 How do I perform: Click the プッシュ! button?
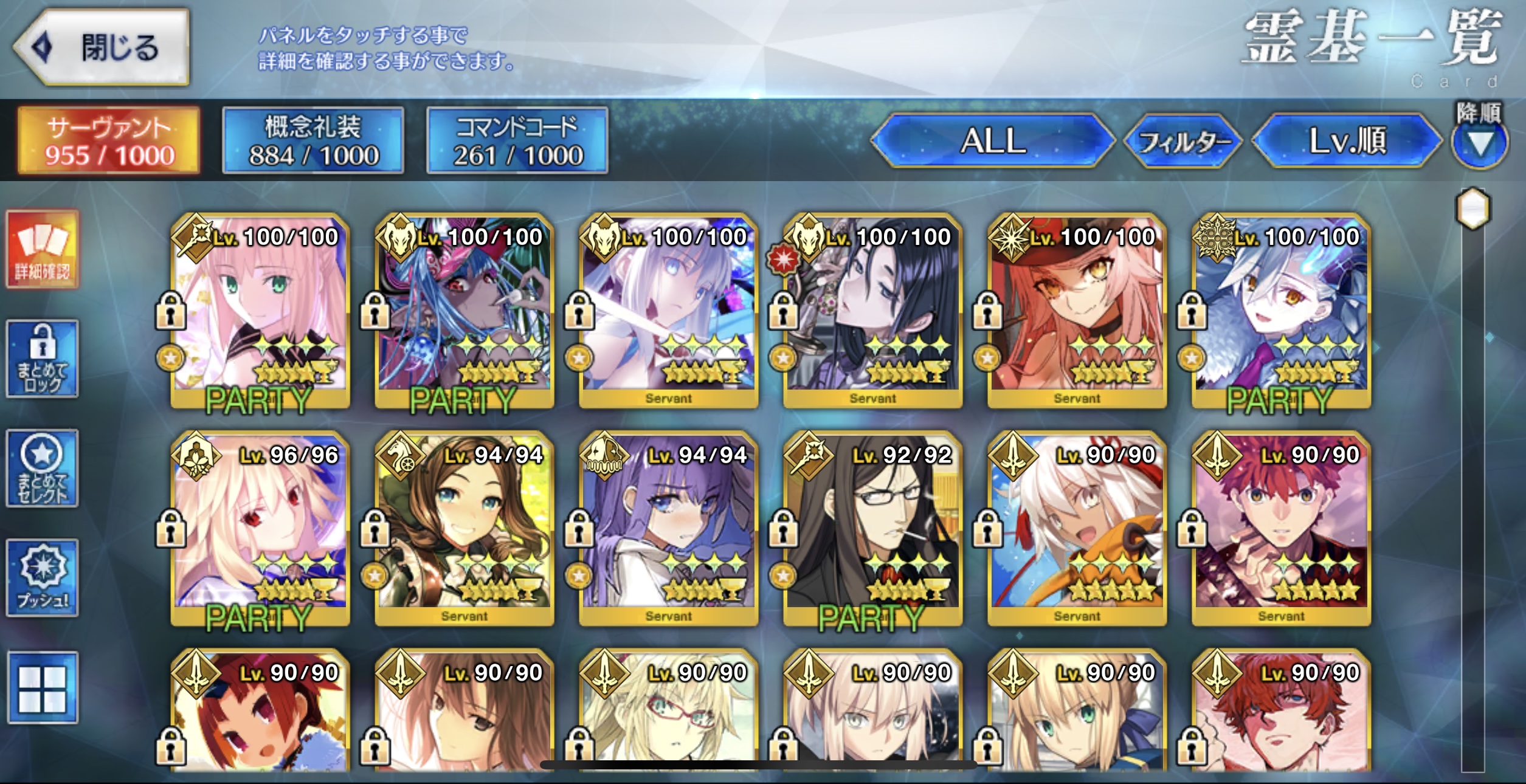[x=43, y=578]
